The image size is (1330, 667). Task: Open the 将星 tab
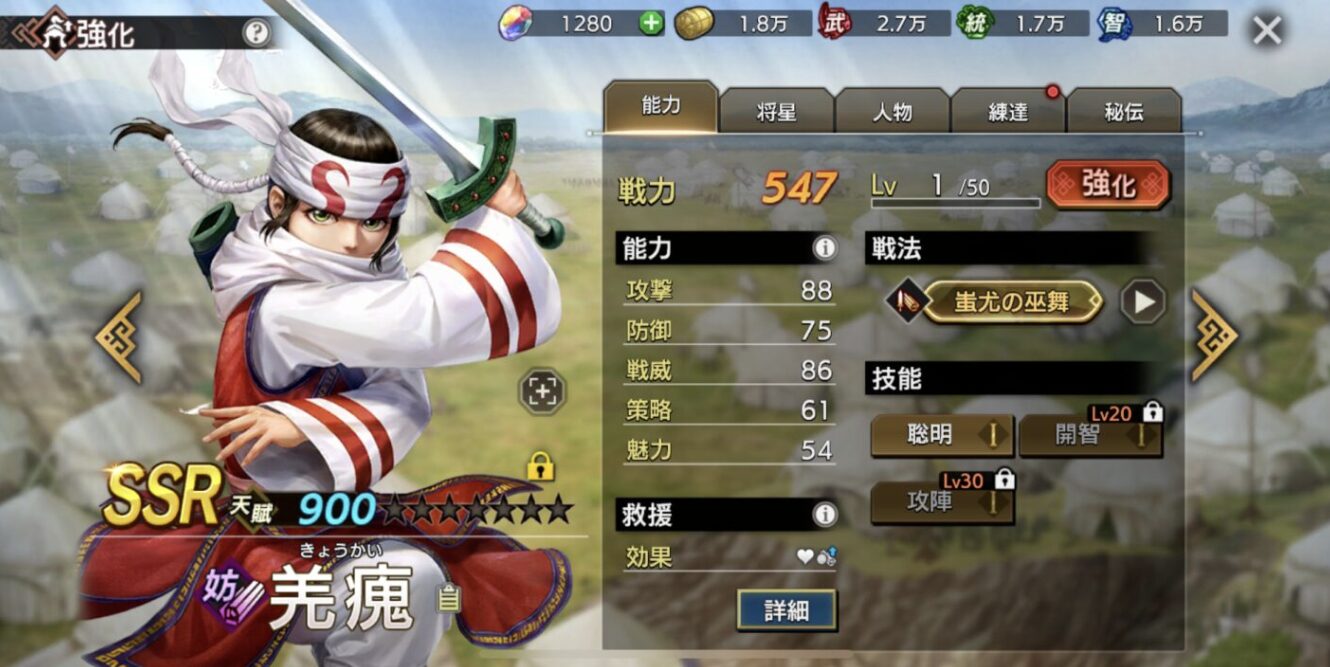[776, 111]
